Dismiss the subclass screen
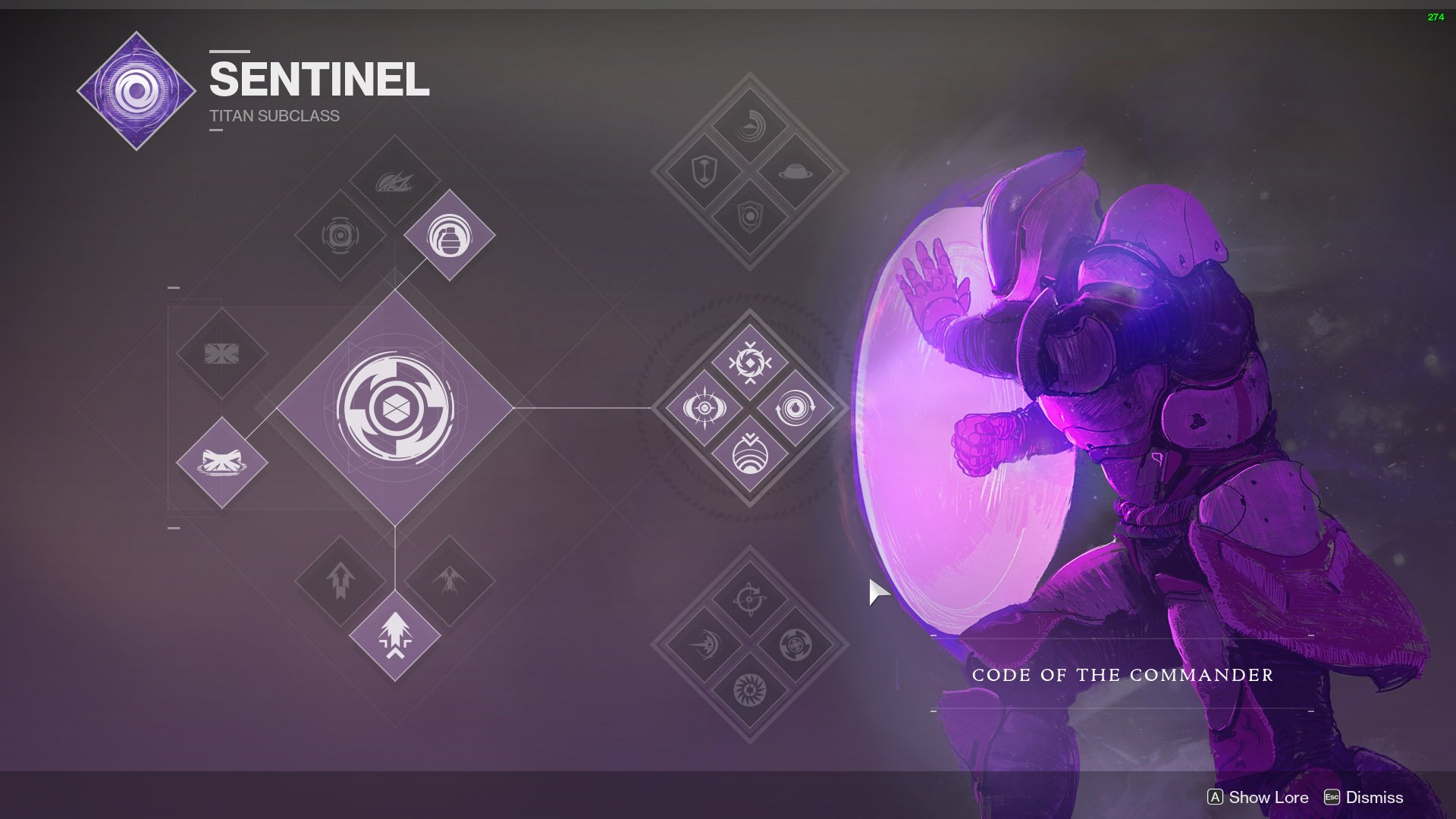This screenshot has width=1456, height=819. point(1374,797)
